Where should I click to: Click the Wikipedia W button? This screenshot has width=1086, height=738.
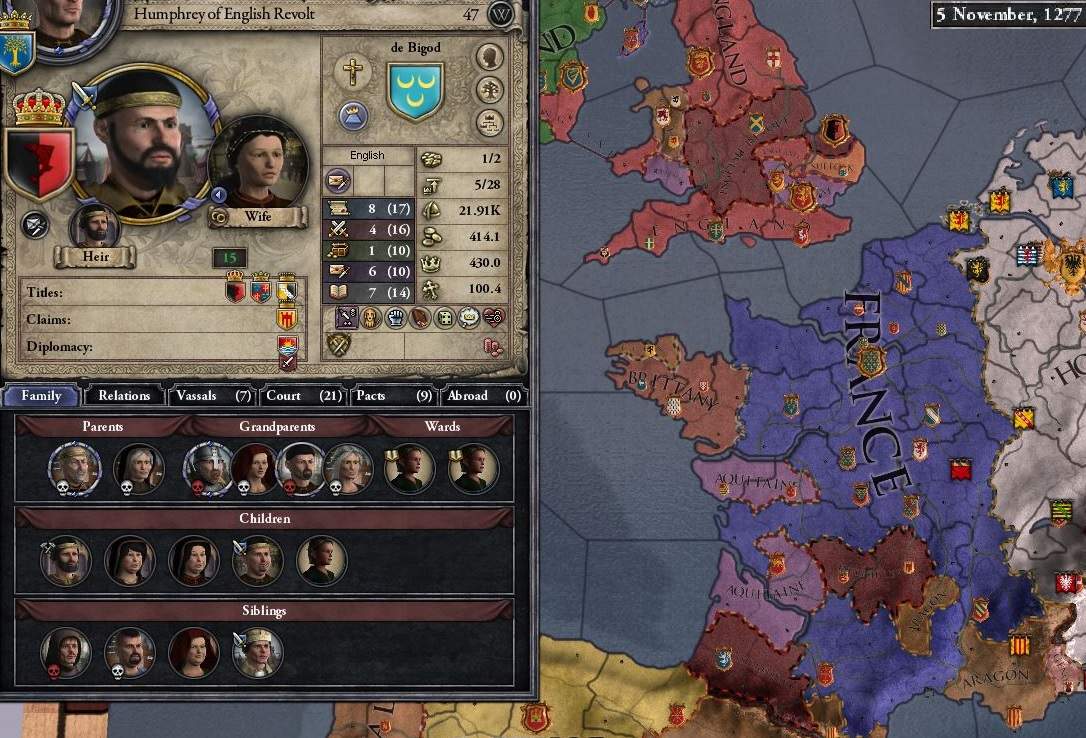pos(501,15)
